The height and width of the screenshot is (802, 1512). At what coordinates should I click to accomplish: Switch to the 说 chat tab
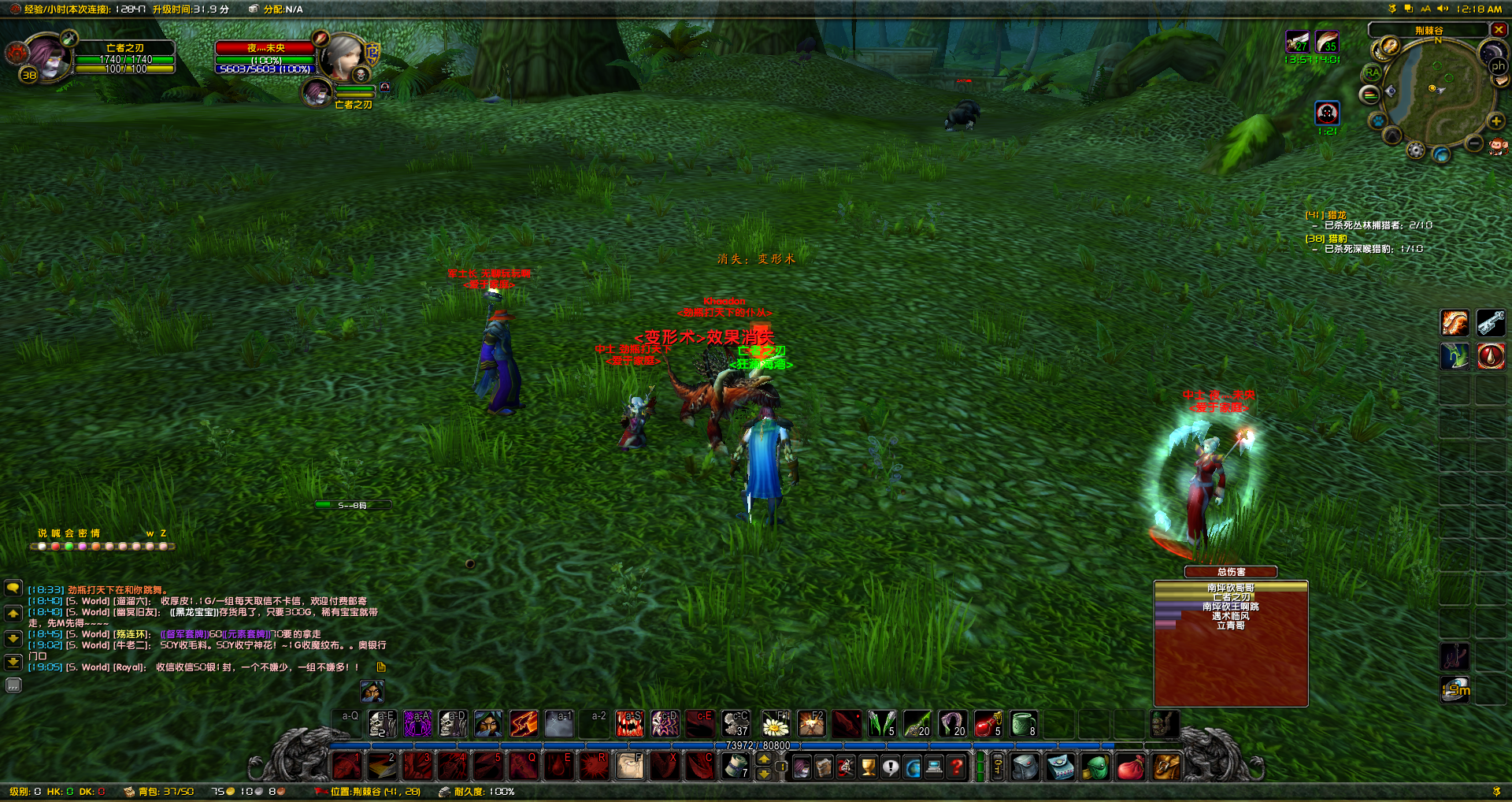coord(42,533)
